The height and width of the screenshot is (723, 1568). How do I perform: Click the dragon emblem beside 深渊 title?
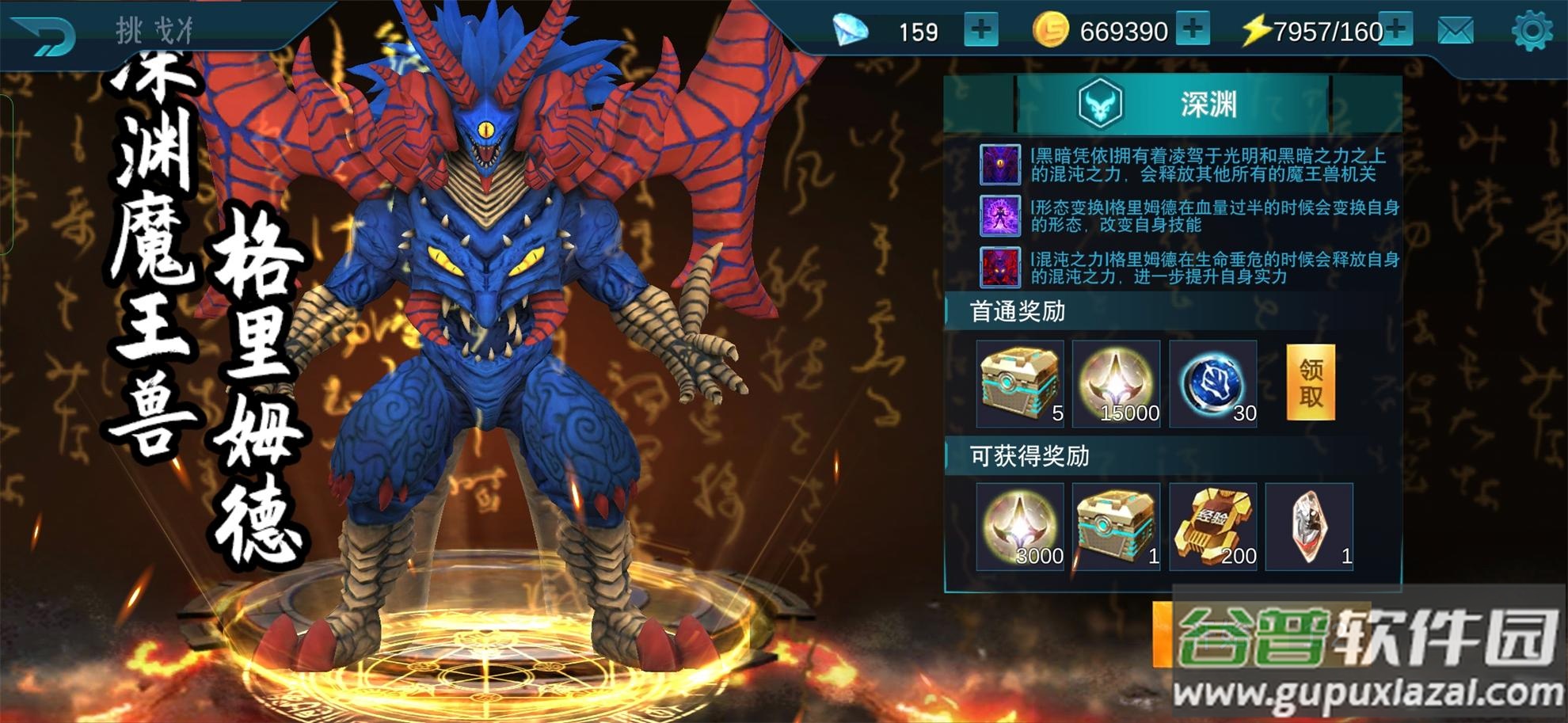pyautogui.click(x=1099, y=101)
